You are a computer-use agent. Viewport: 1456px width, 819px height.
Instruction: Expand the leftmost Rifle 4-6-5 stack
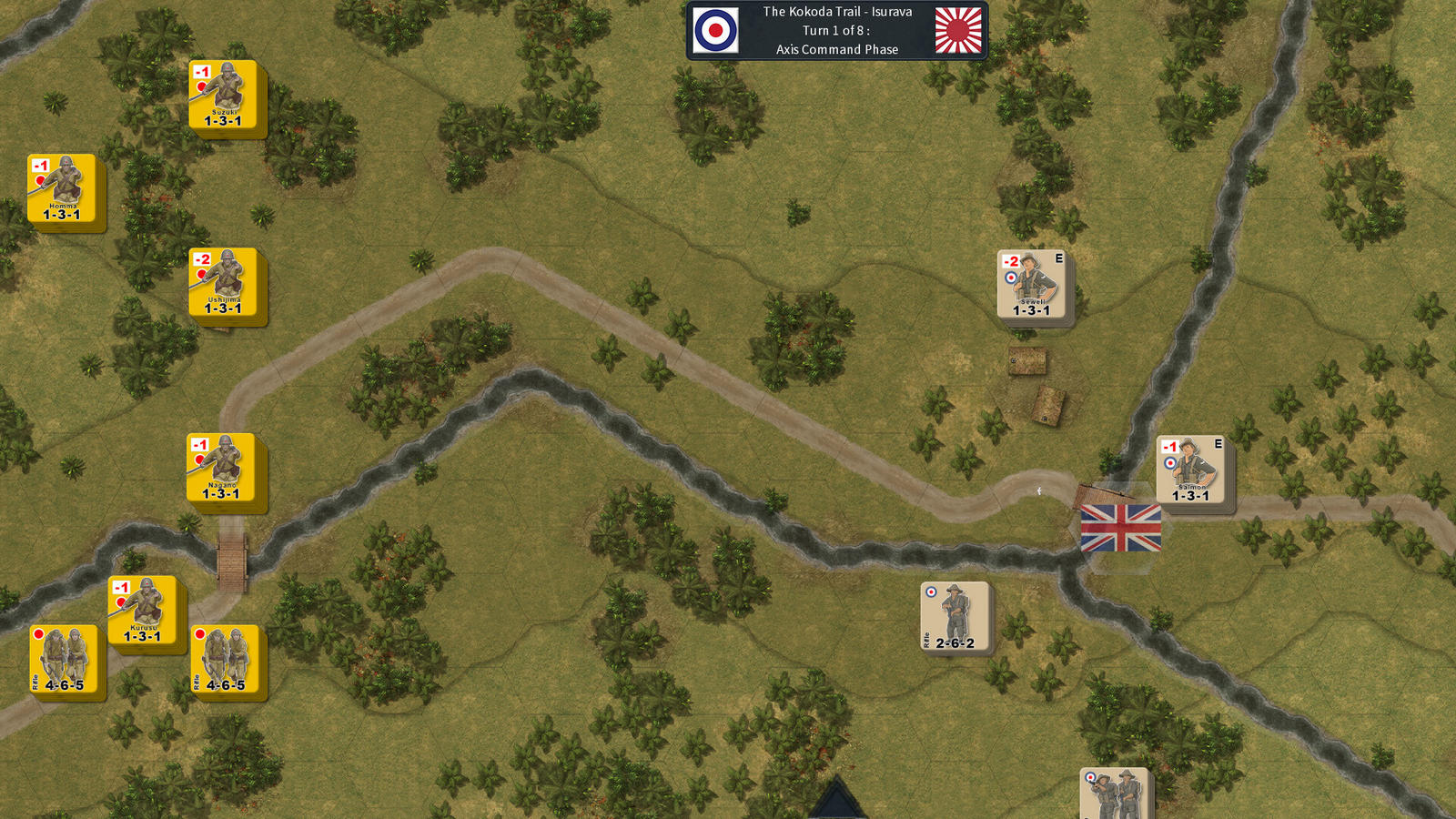62,660
